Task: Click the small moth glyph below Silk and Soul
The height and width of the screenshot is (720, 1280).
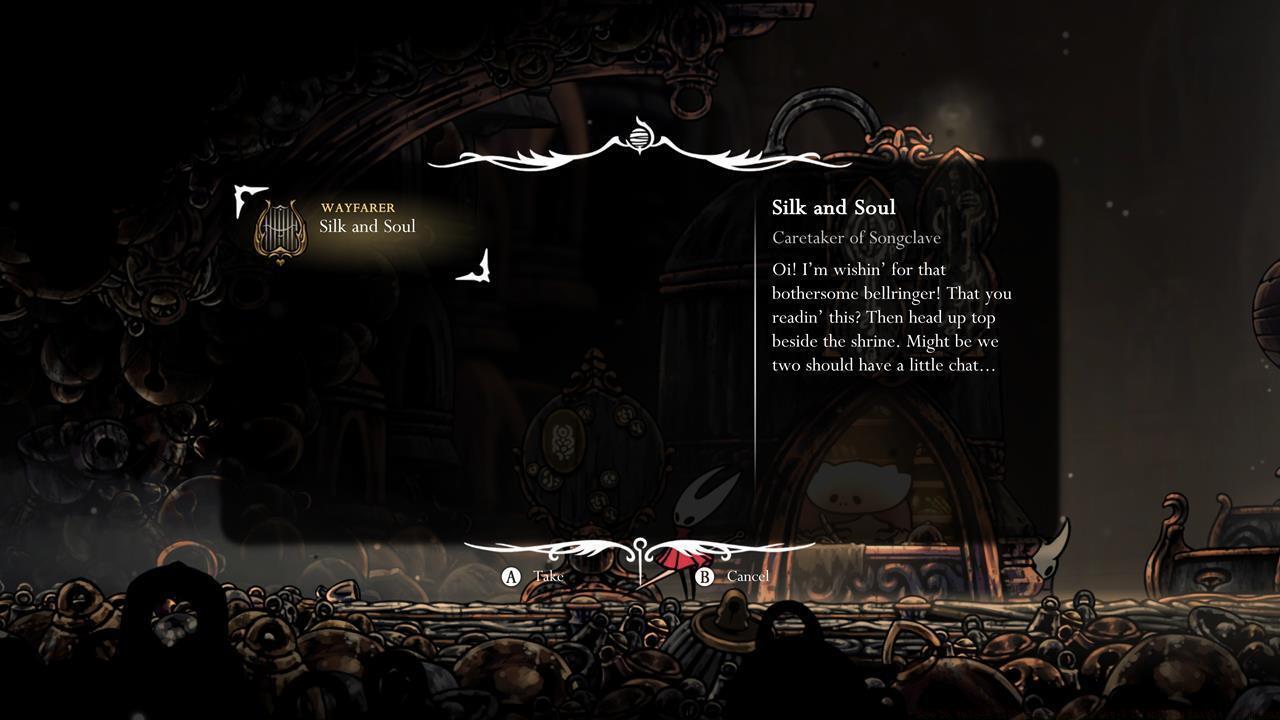Action: (x=474, y=268)
